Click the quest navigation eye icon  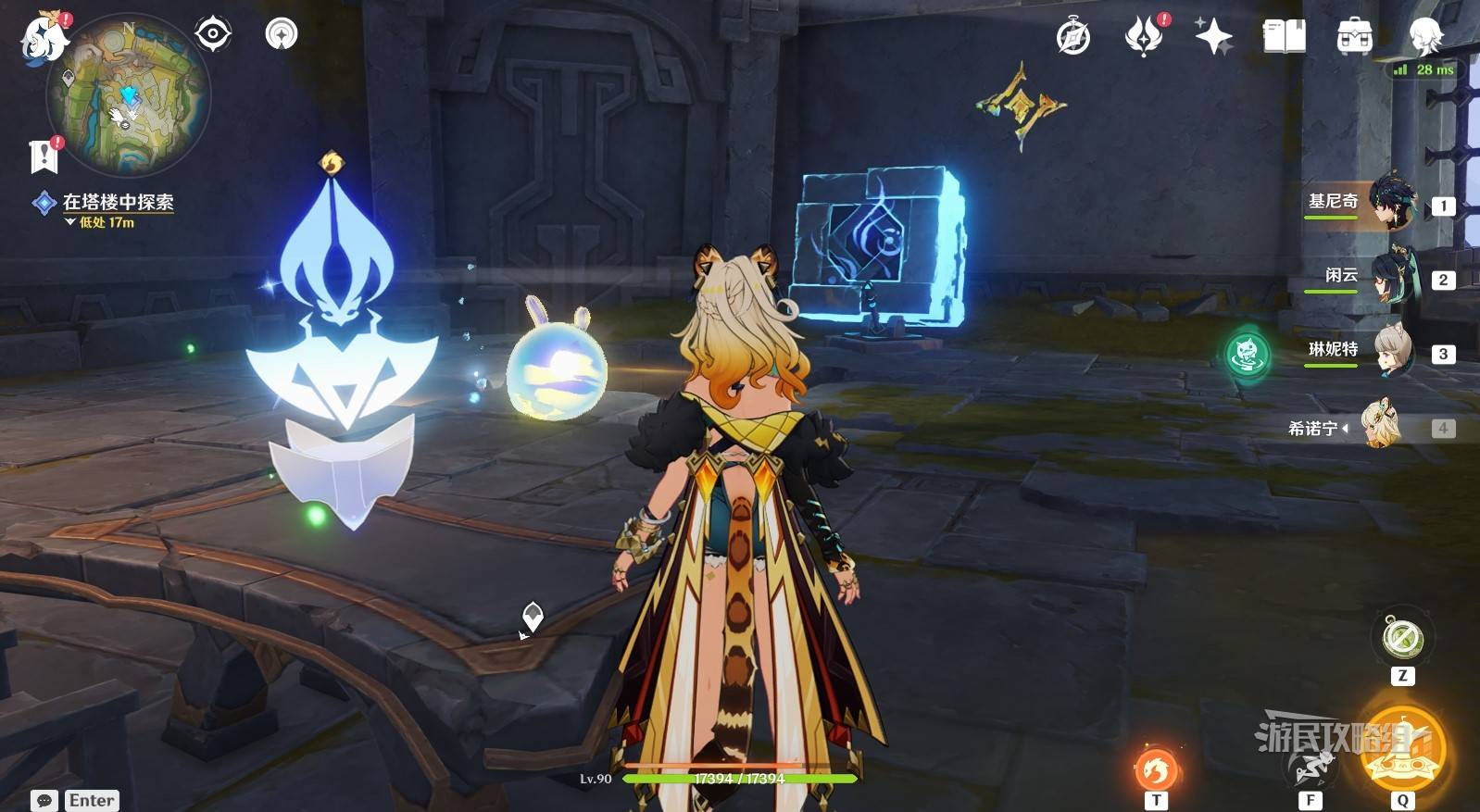[212, 34]
